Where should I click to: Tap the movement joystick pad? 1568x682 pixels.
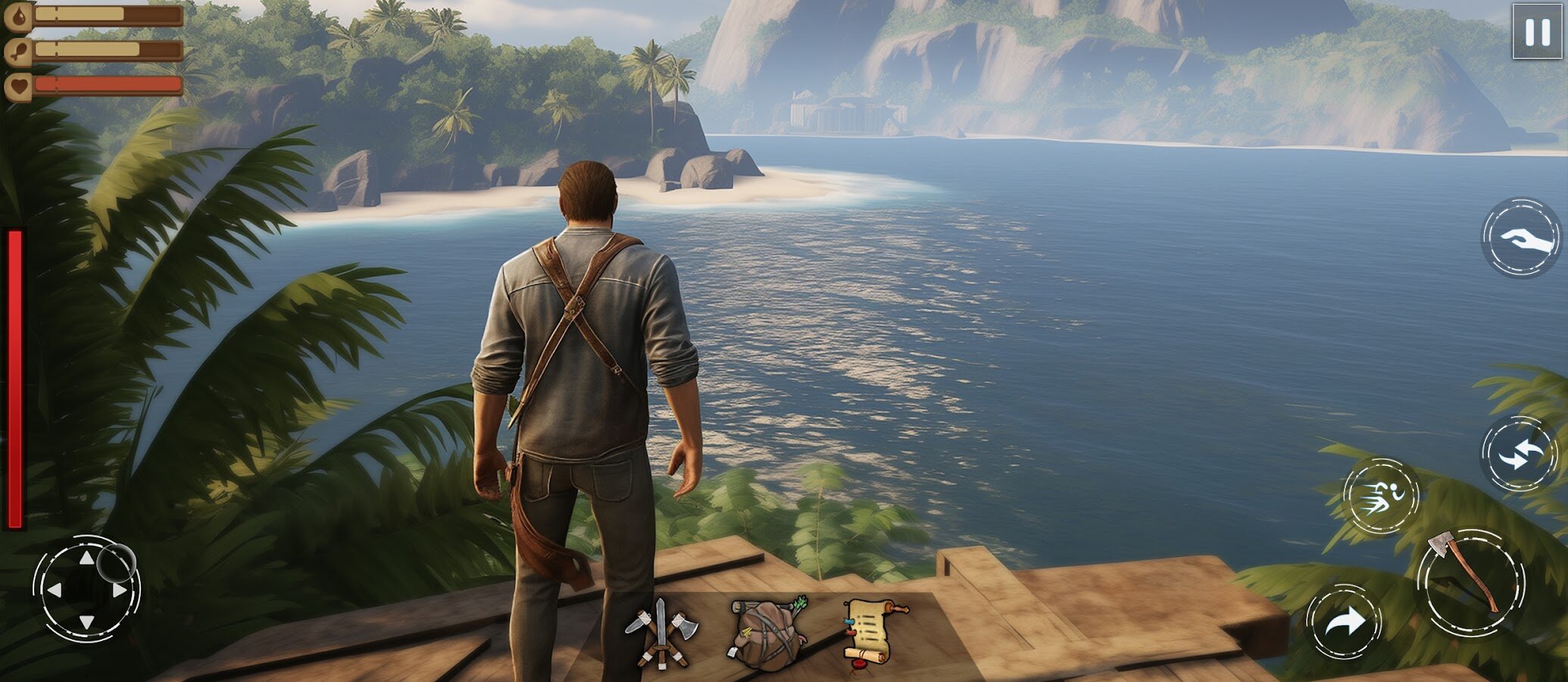(86, 590)
